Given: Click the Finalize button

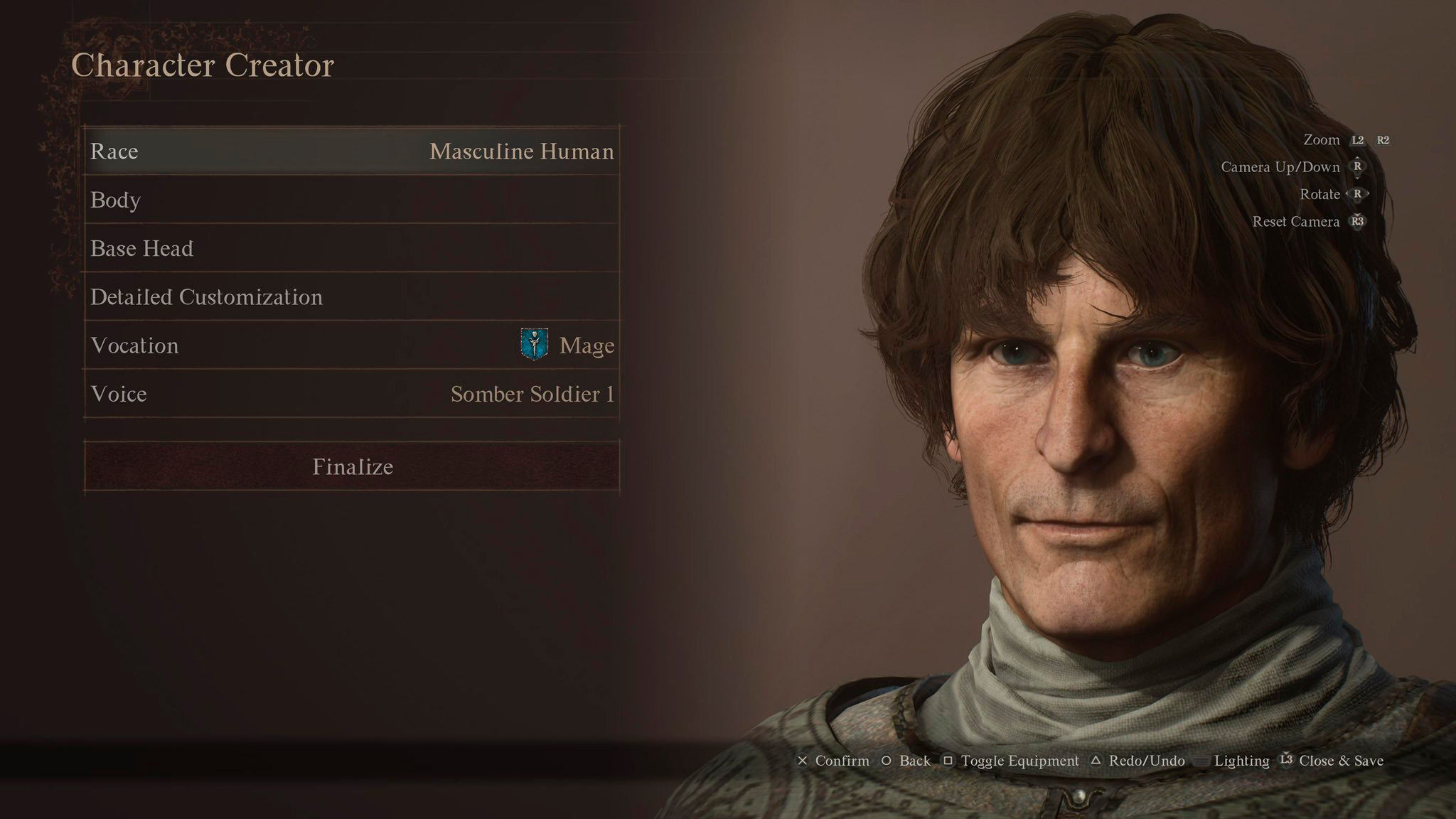Looking at the screenshot, I should click(x=352, y=467).
